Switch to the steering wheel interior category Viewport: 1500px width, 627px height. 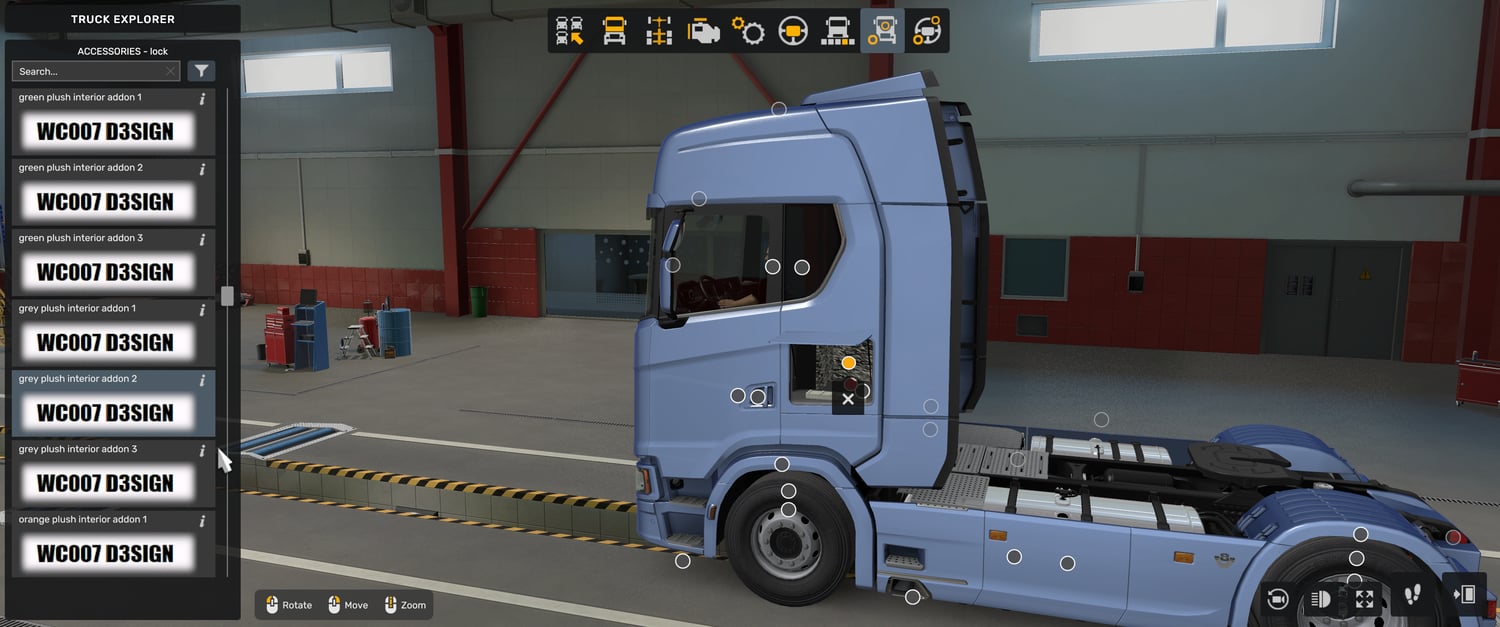tap(793, 31)
